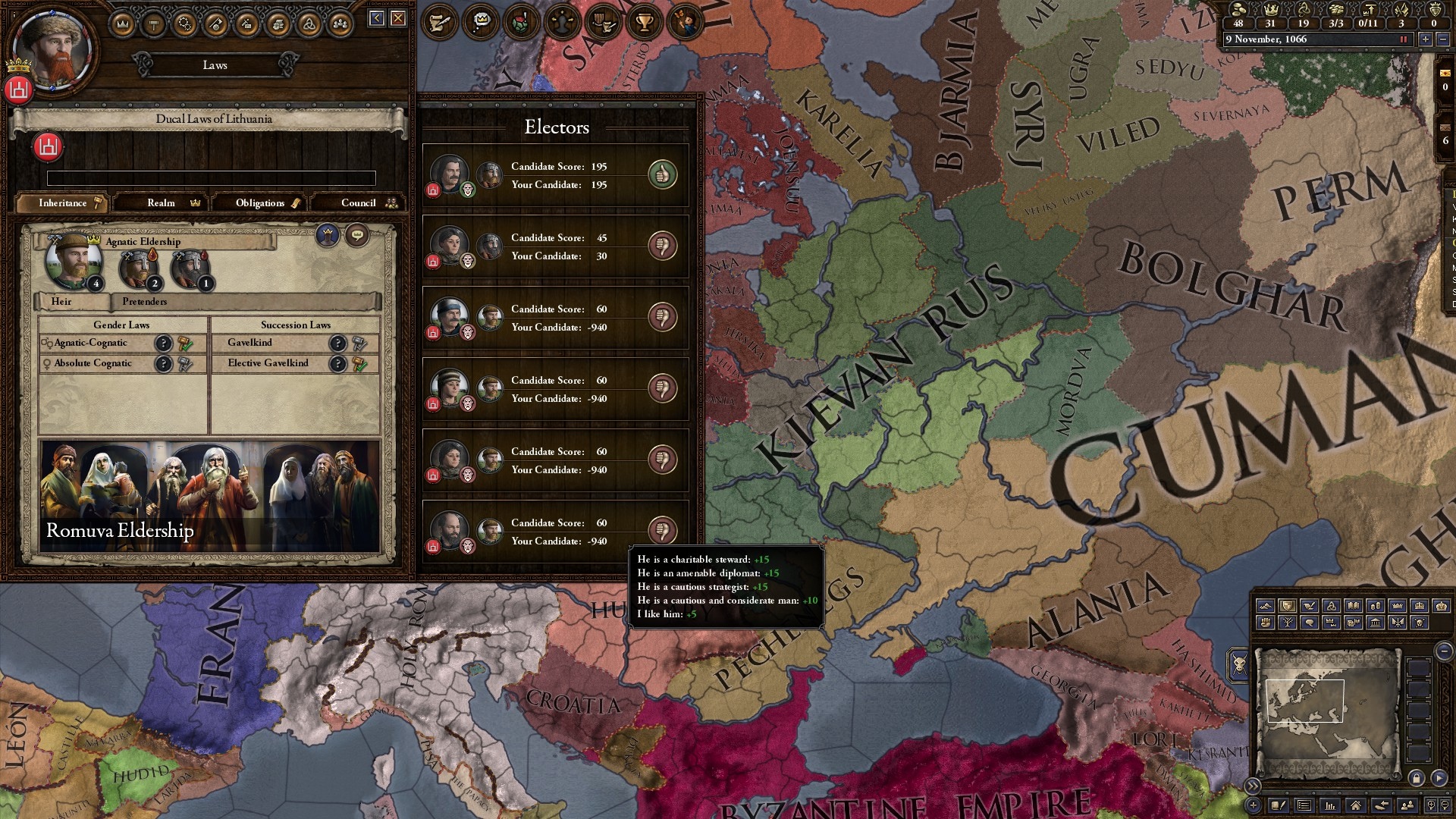
Task: Go to home with the house button
Action: pyautogui.click(x=1355, y=805)
